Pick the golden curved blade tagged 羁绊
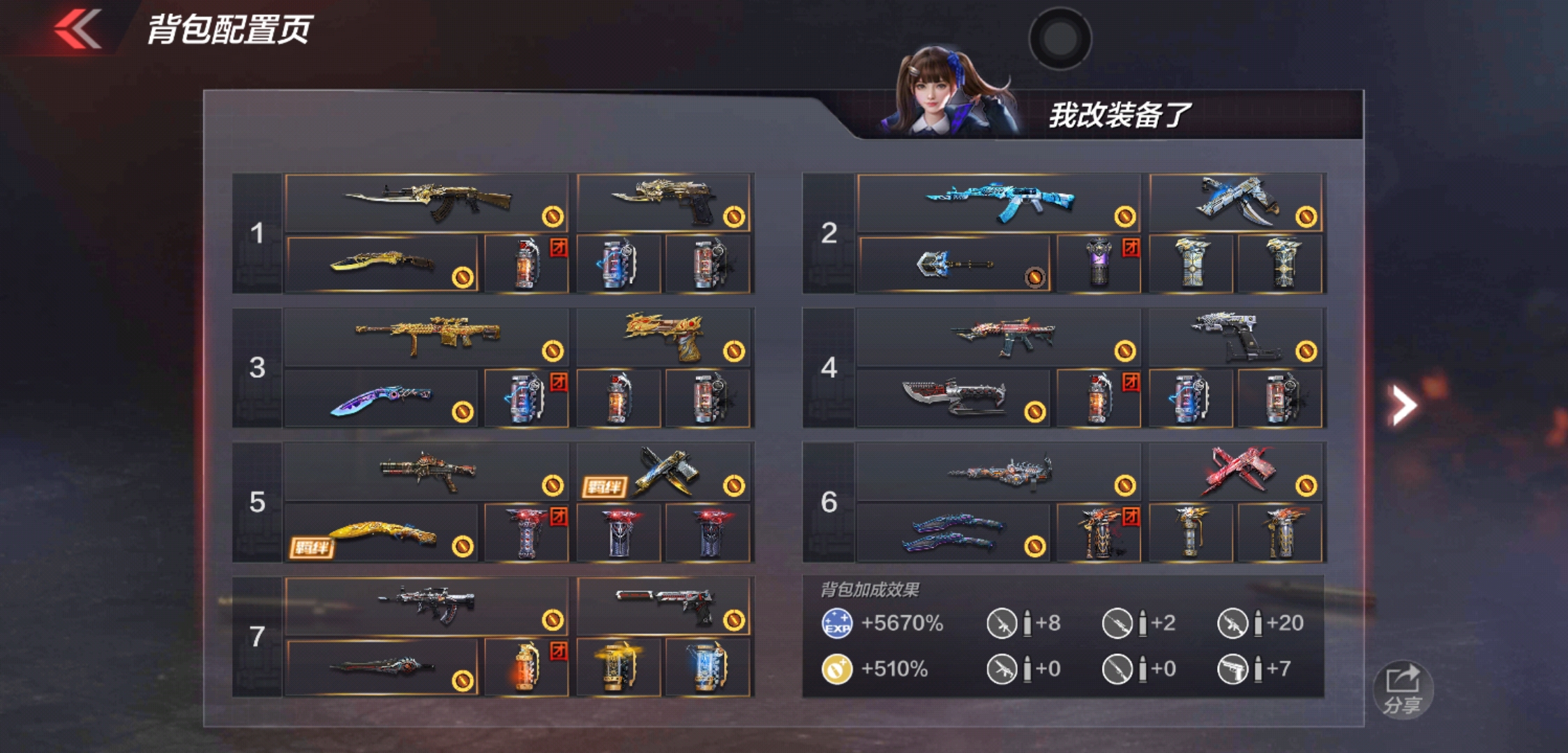The height and width of the screenshot is (753, 1568). pyautogui.click(x=382, y=534)
